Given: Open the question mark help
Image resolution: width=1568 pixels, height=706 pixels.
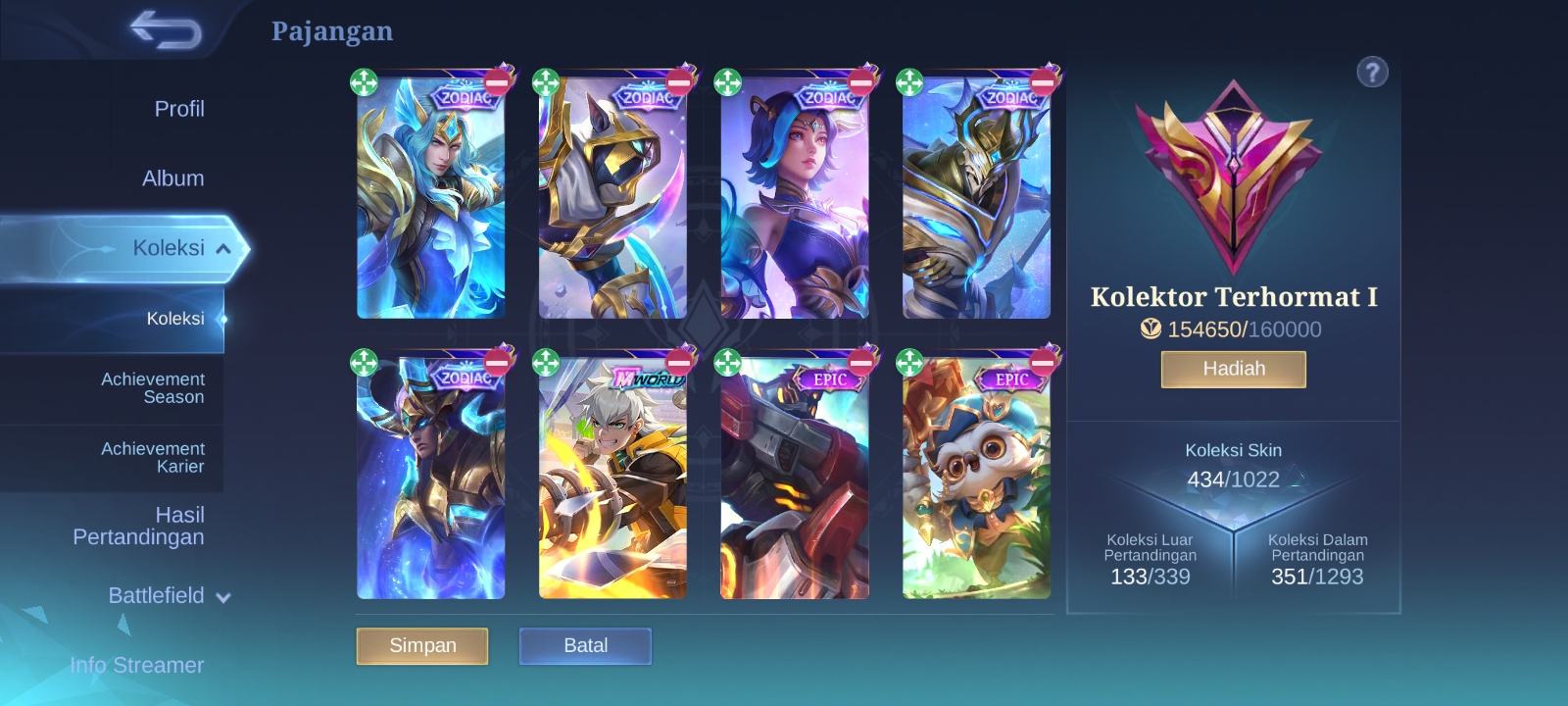Looking at the screenshot, I should [1372, 72].
